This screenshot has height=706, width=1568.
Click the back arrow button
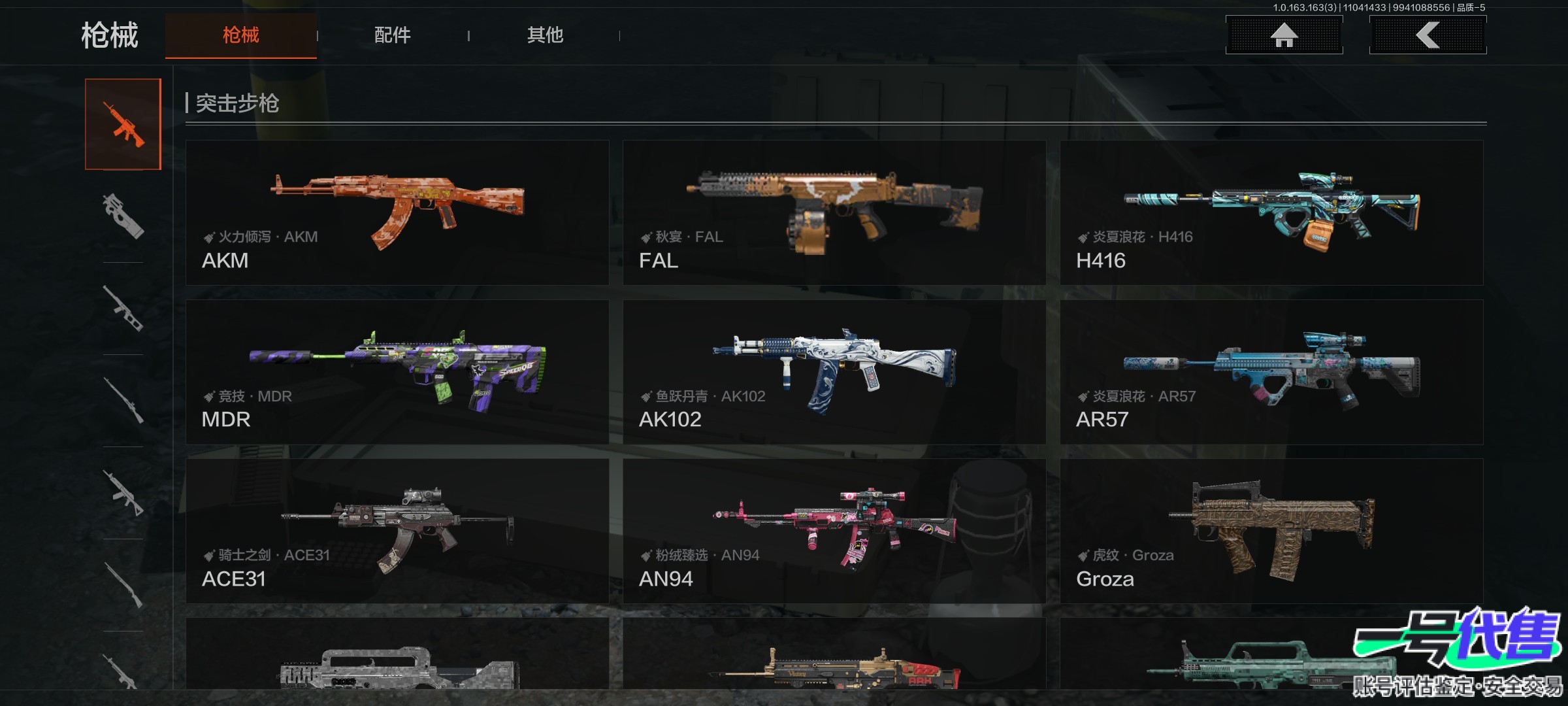[1428, 35]
